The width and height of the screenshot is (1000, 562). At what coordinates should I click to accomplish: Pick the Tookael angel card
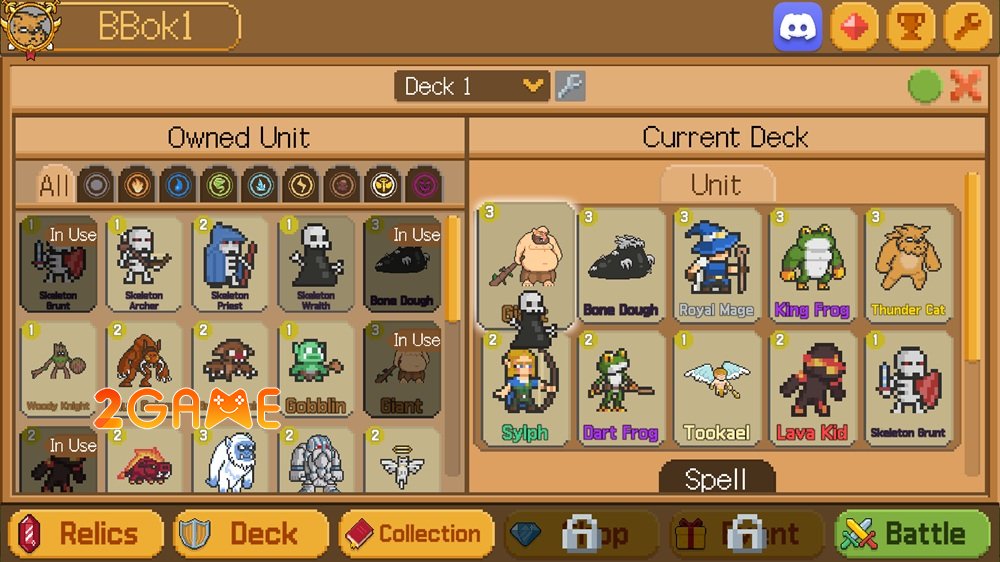[x=716, y=388]
